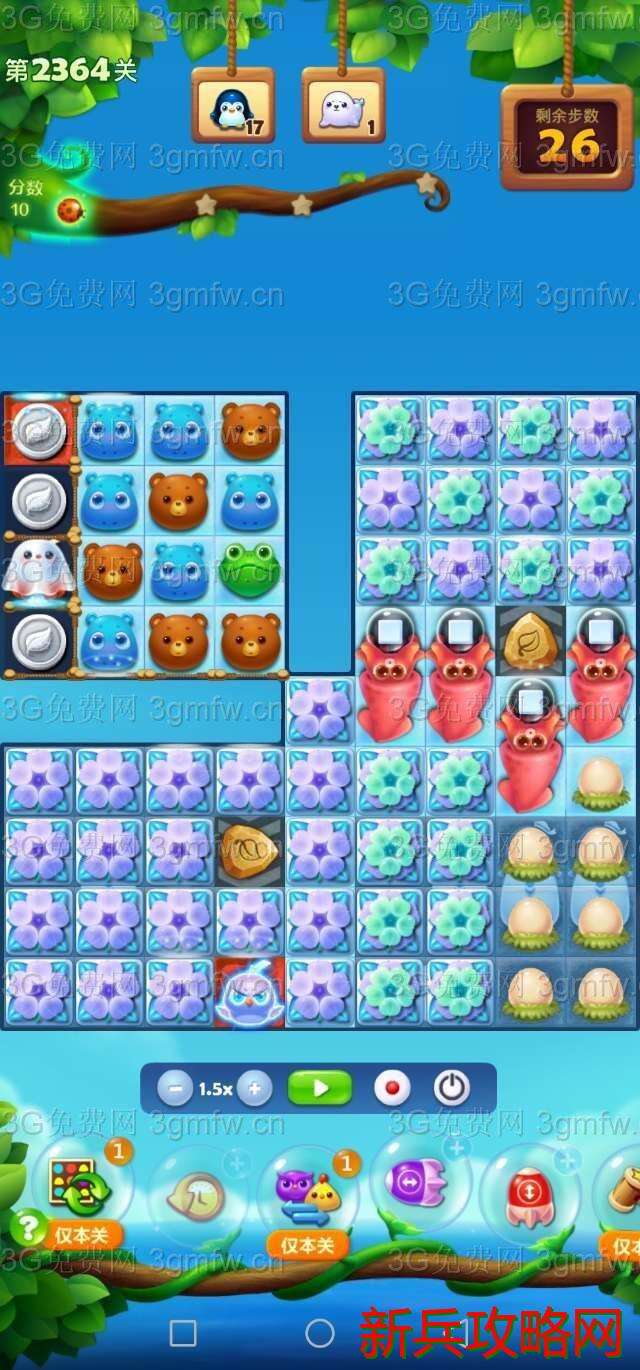Increase playback speed with the plus button
Viewport: 640px width, 1370px height.
click(x=255, y=1089)
